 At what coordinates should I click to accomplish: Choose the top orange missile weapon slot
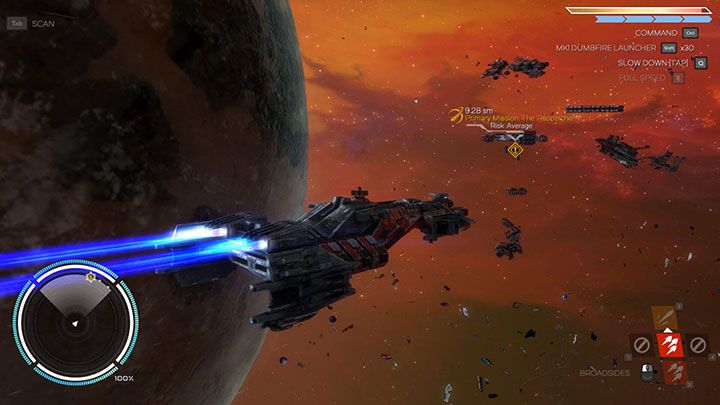pos(665,317)
